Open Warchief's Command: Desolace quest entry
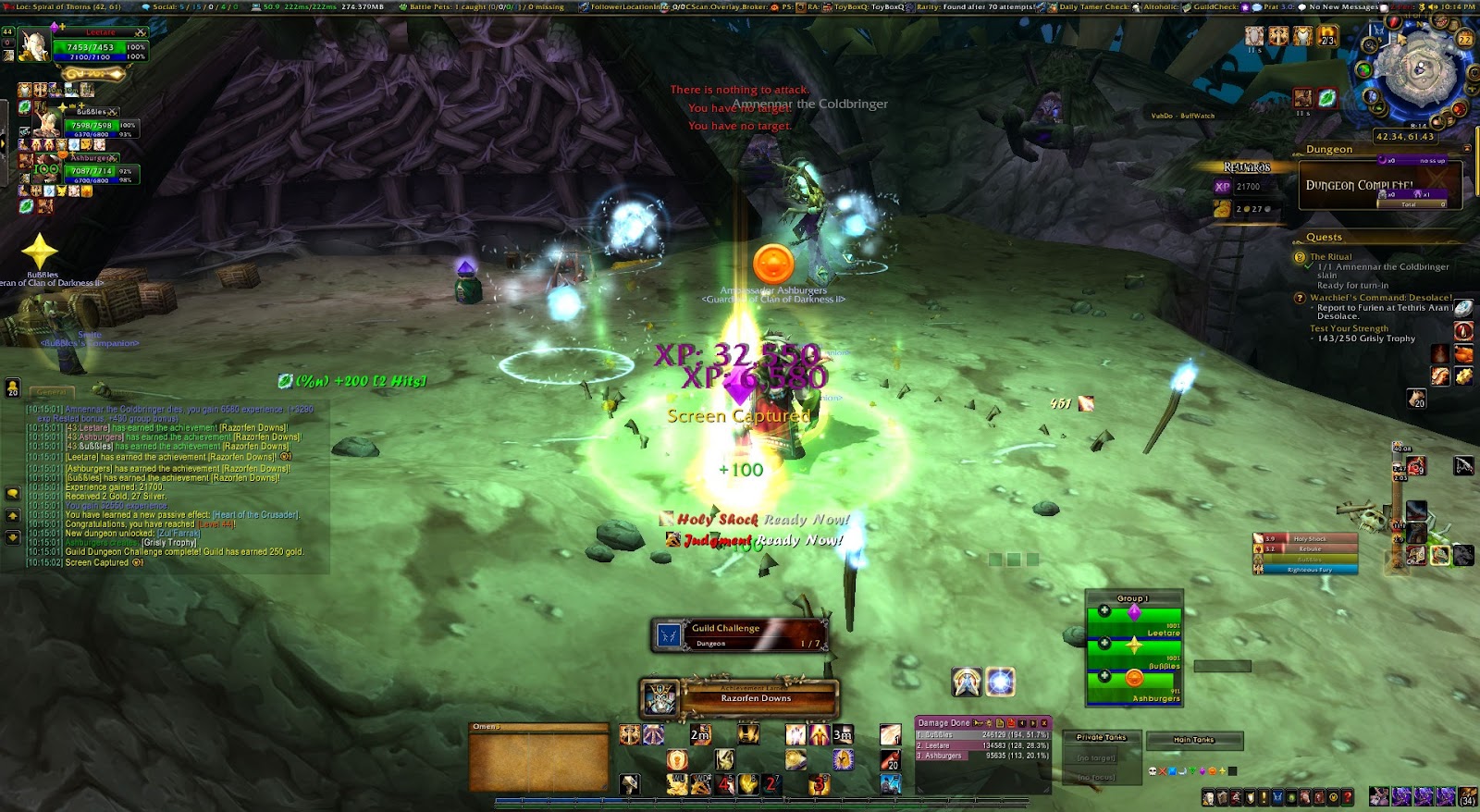 [x=1380, y=298]
